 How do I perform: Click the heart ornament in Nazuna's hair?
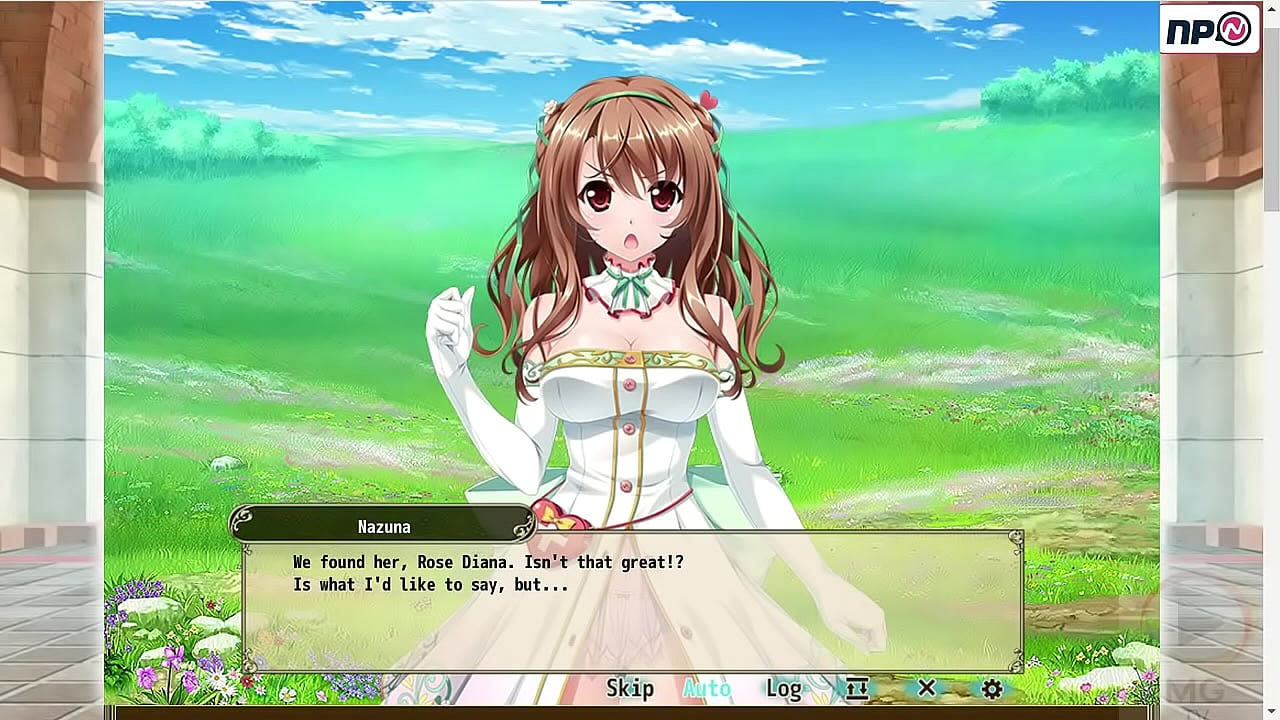point(711,100)
